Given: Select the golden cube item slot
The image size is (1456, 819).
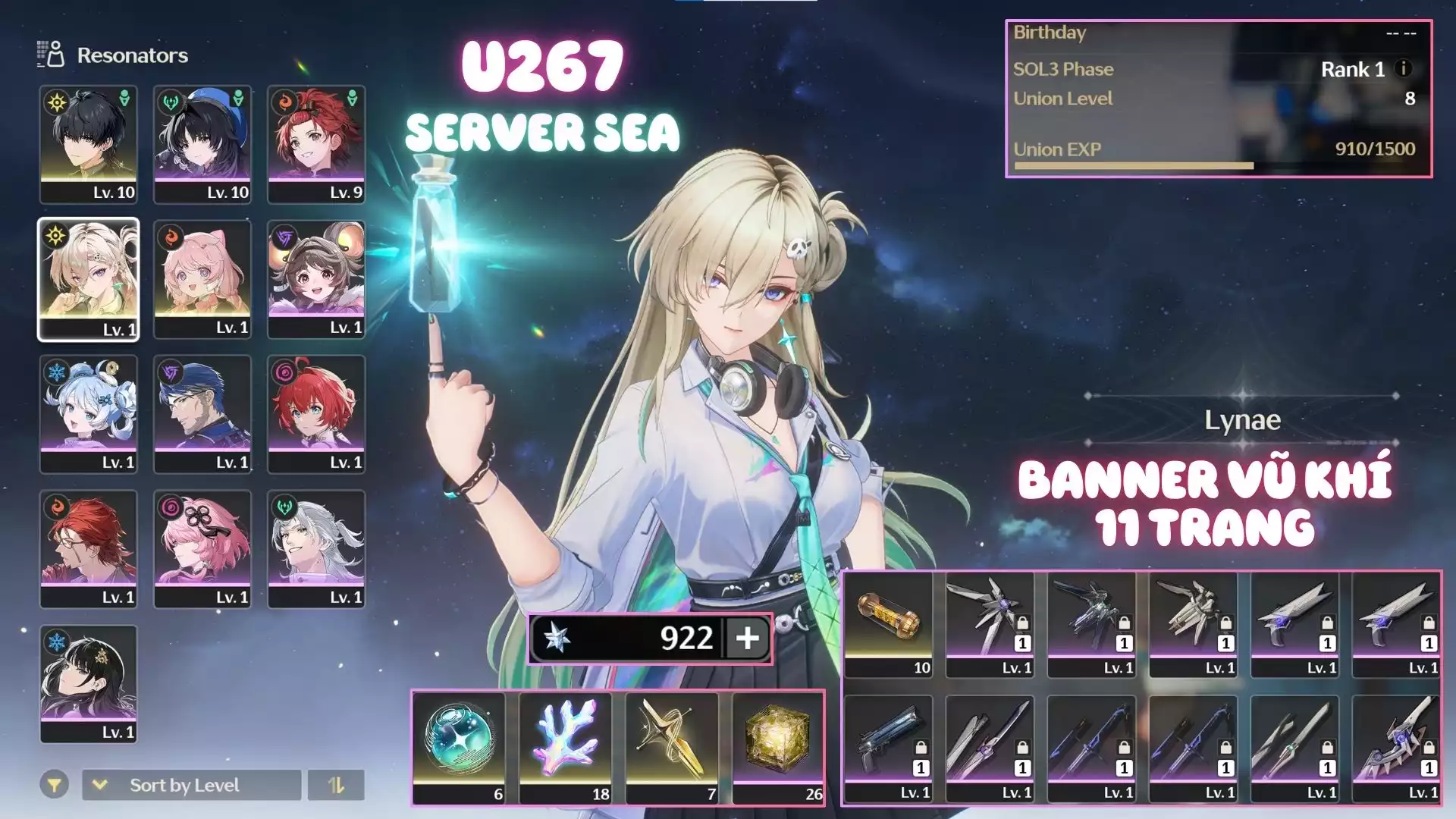Looking at the screenshot, I should click(x=778, y=747).
